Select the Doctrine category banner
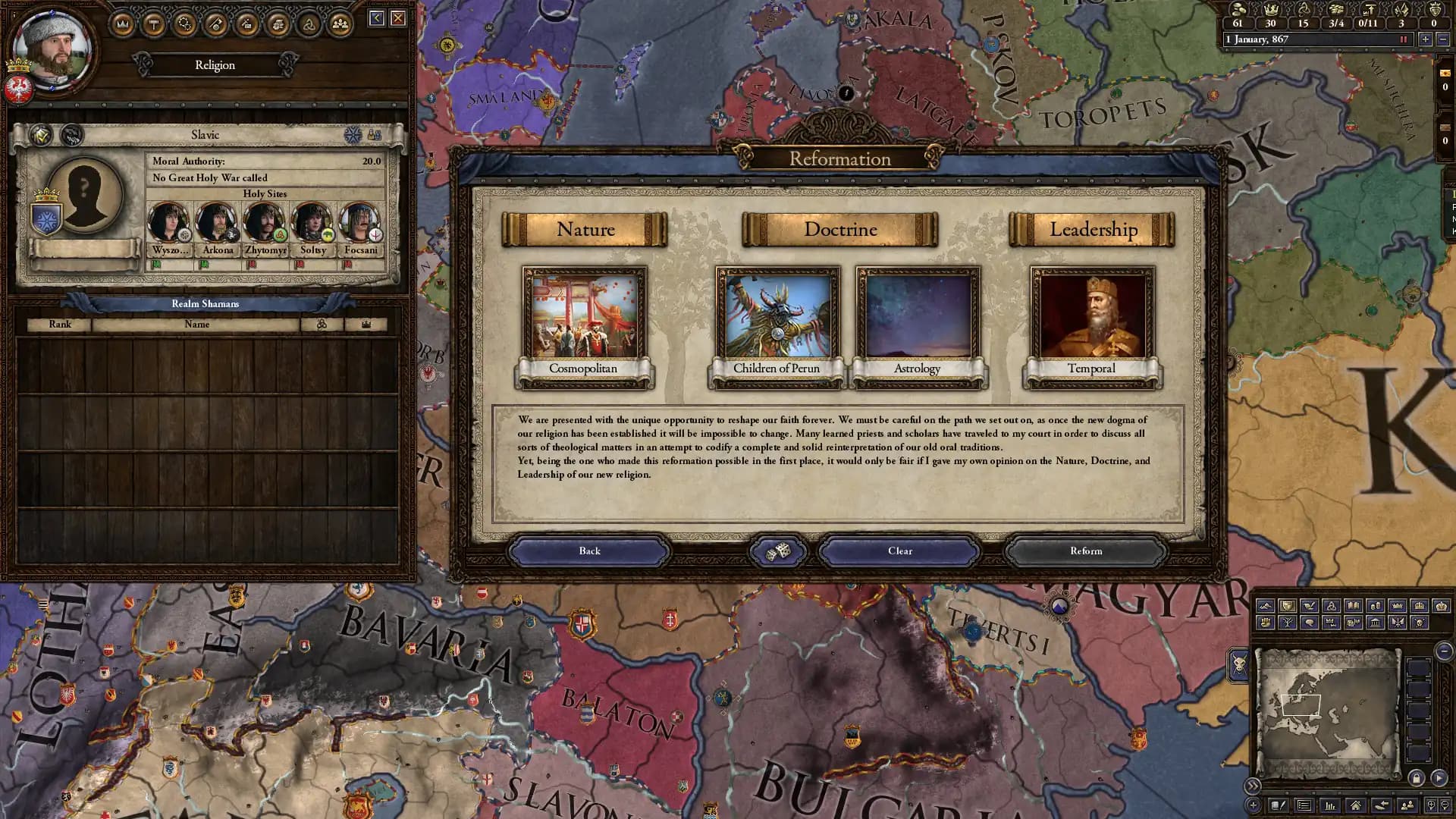This screenshot has width=1456, height=819. [839, 229]
